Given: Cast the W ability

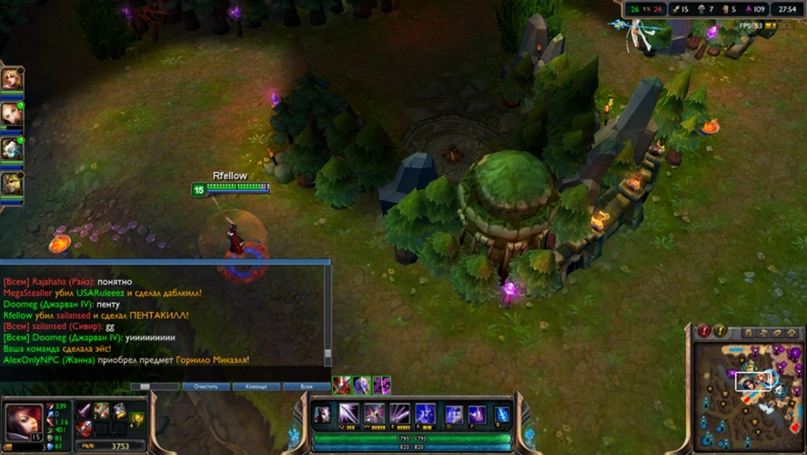Looking at the screenshot, I should tap(374, 414).
